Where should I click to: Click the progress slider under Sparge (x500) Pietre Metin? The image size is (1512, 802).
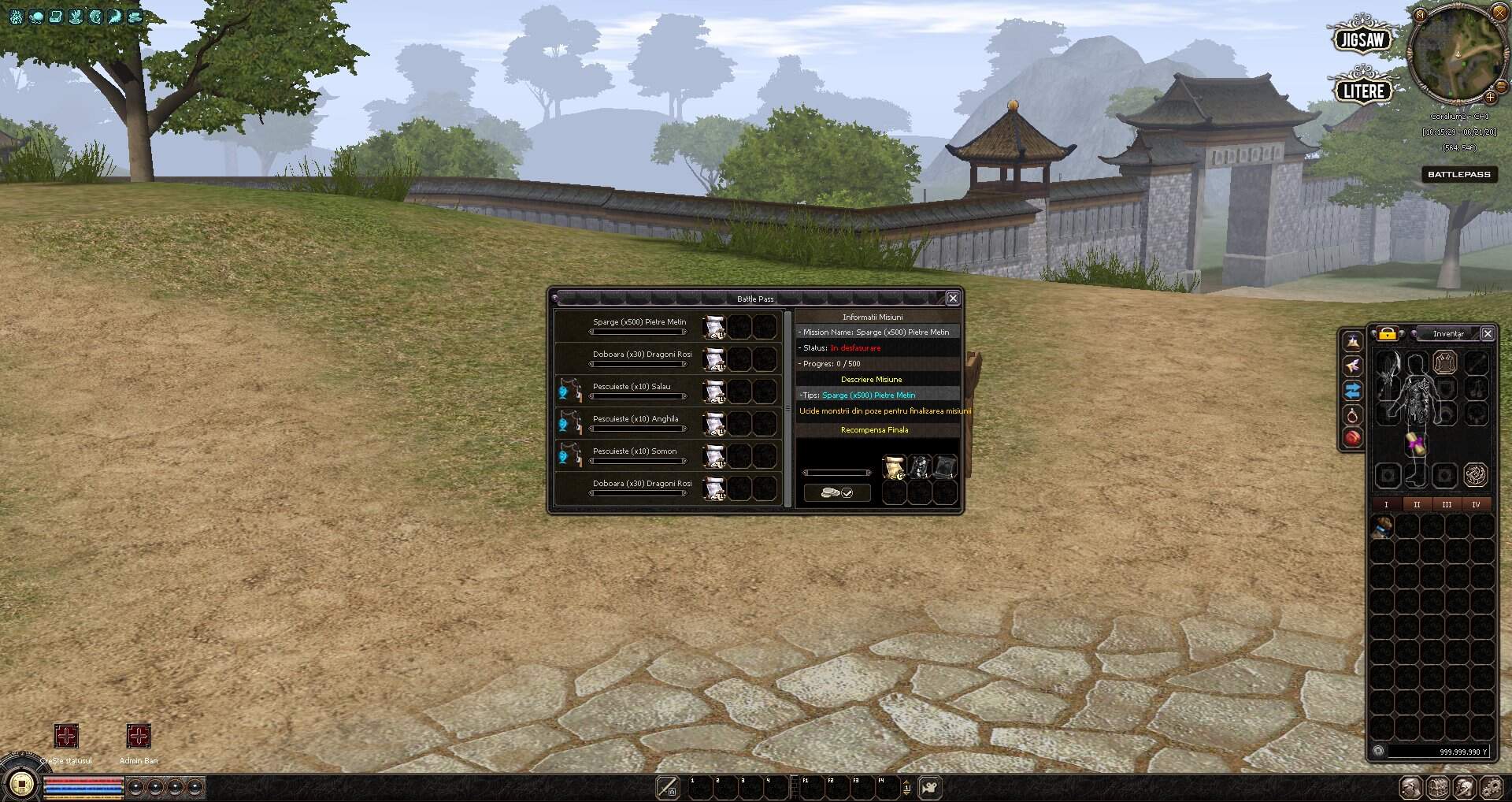tap(638, 332)
